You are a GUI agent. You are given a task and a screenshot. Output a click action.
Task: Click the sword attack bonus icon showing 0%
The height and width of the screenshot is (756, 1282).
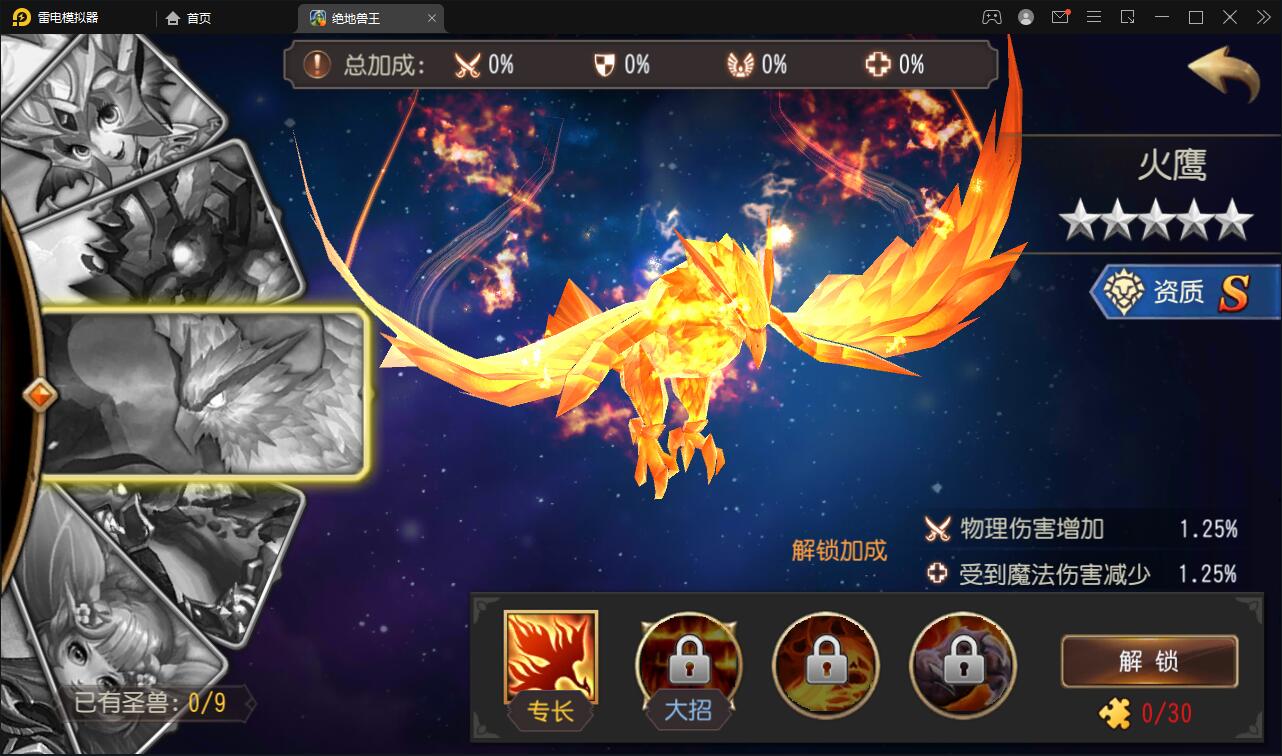pyautogui.click(x=468, y=64)
